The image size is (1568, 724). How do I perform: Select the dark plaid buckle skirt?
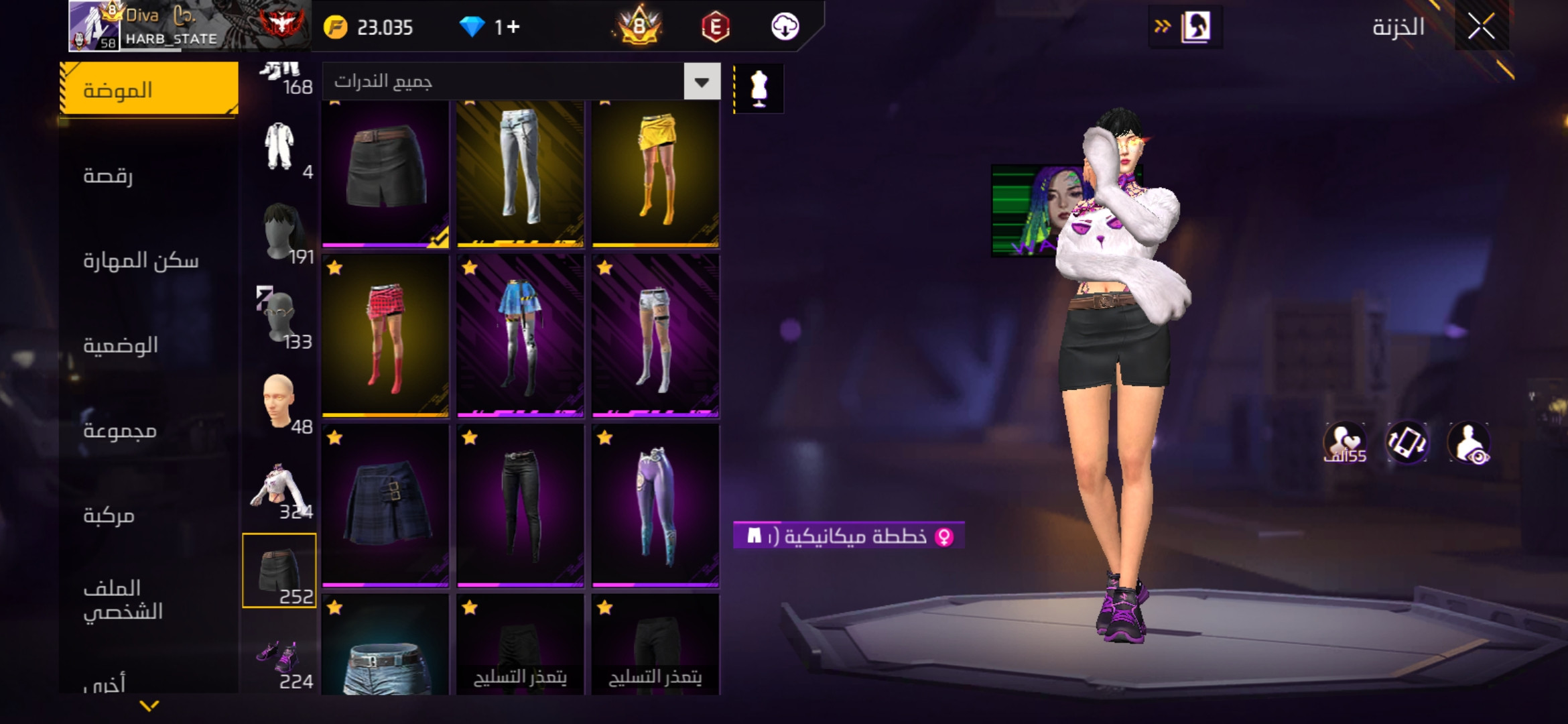pyautogui.click(x=385, y=505)
